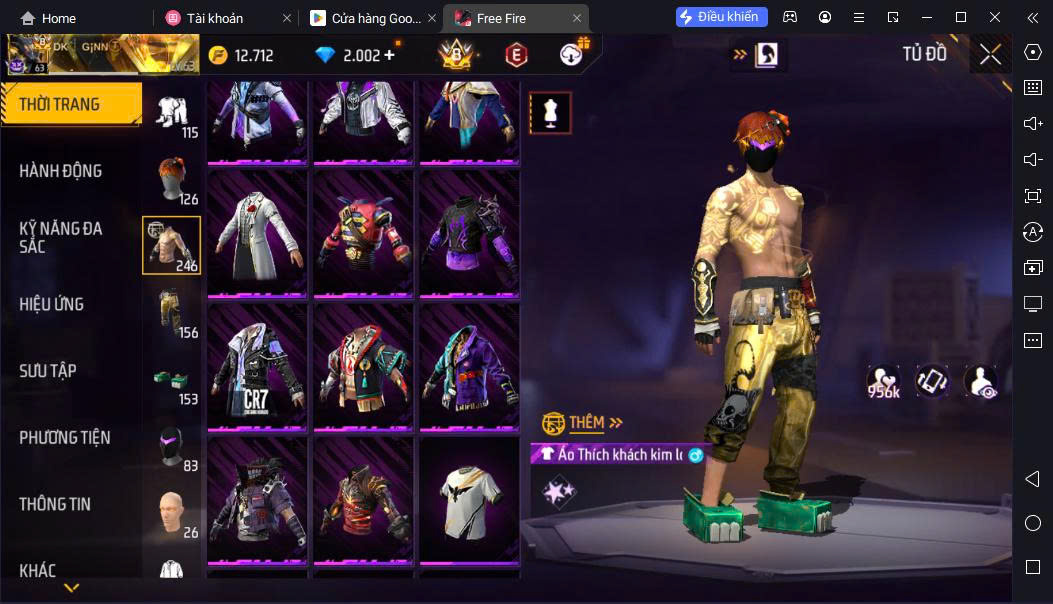Switch to the Hành Động tab
The height and width of the screenshot is (604, 1053).
tap(61, 171)
